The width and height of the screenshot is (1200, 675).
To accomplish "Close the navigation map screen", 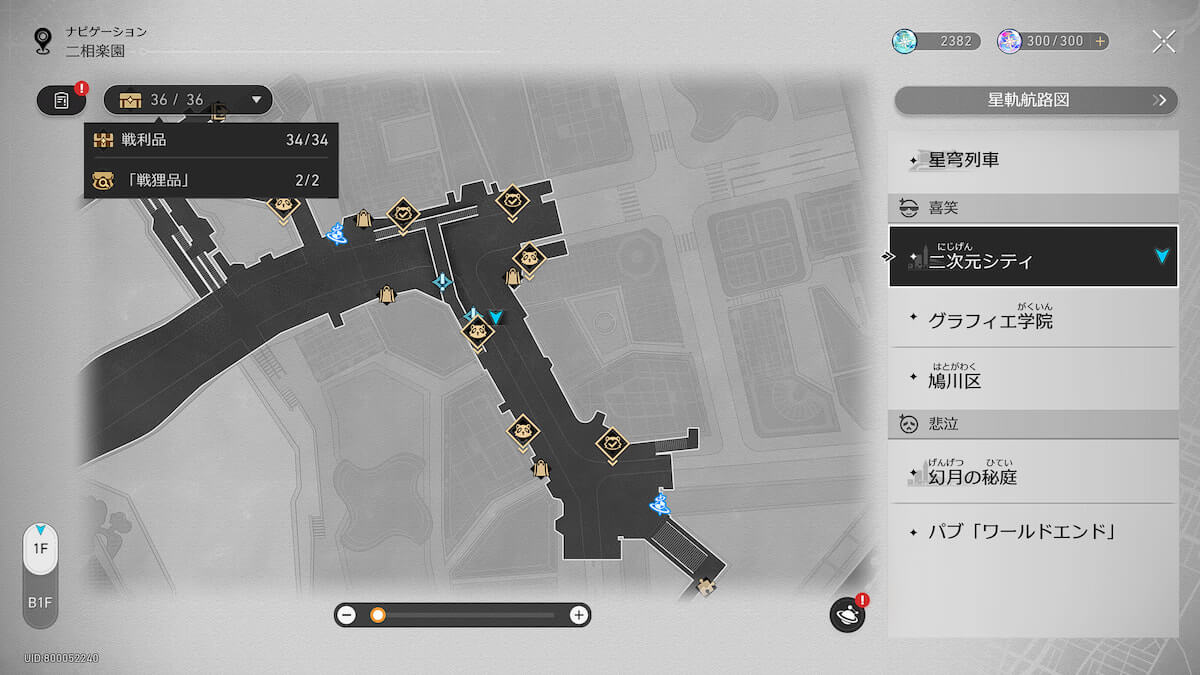I will pyautogui.click(x=1163, y=41).
